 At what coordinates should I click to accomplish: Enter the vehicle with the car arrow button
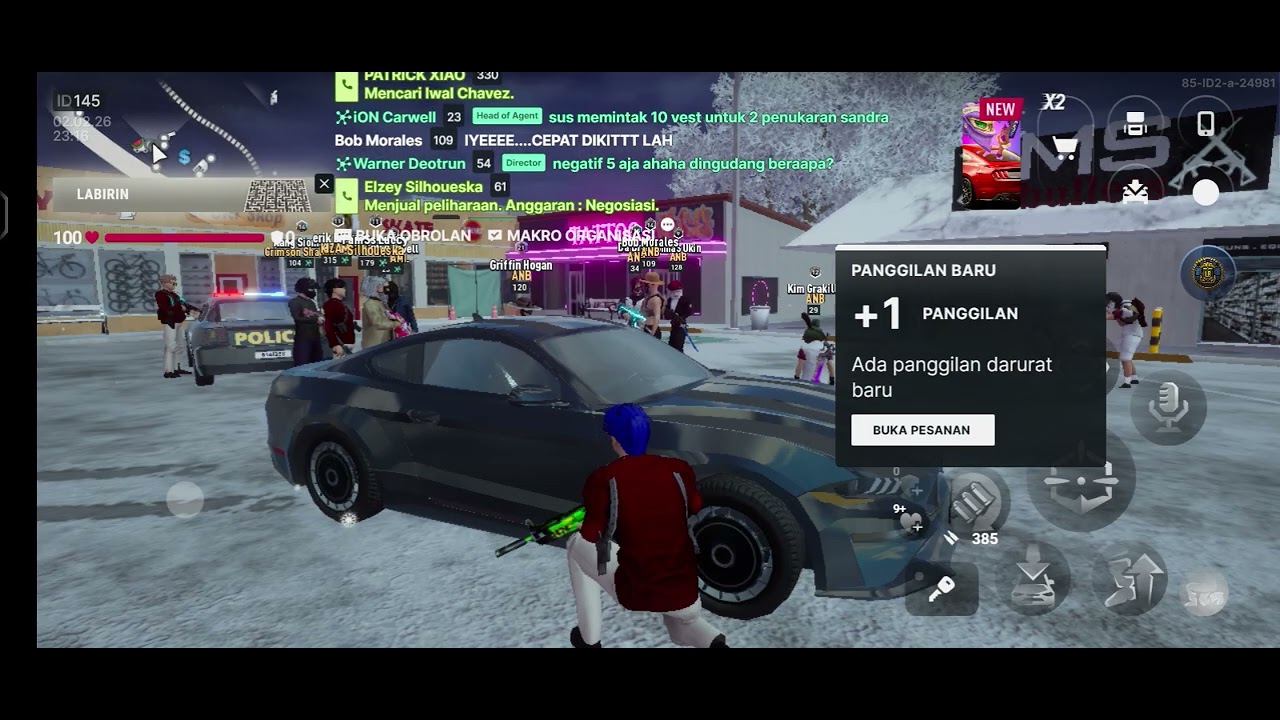(x=1032, y=579)
